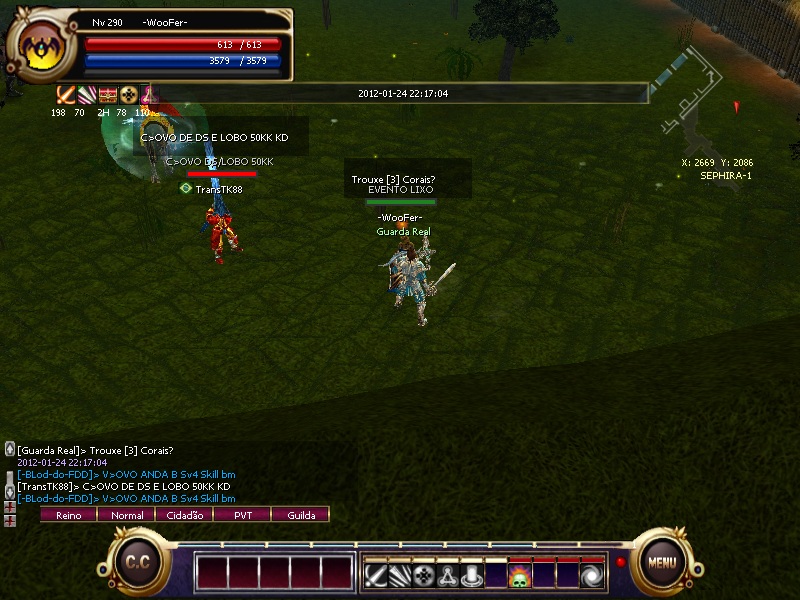Trigger the four-dot cross skill in hotbar
Screen dimensions: 800x600
[424, 577]
